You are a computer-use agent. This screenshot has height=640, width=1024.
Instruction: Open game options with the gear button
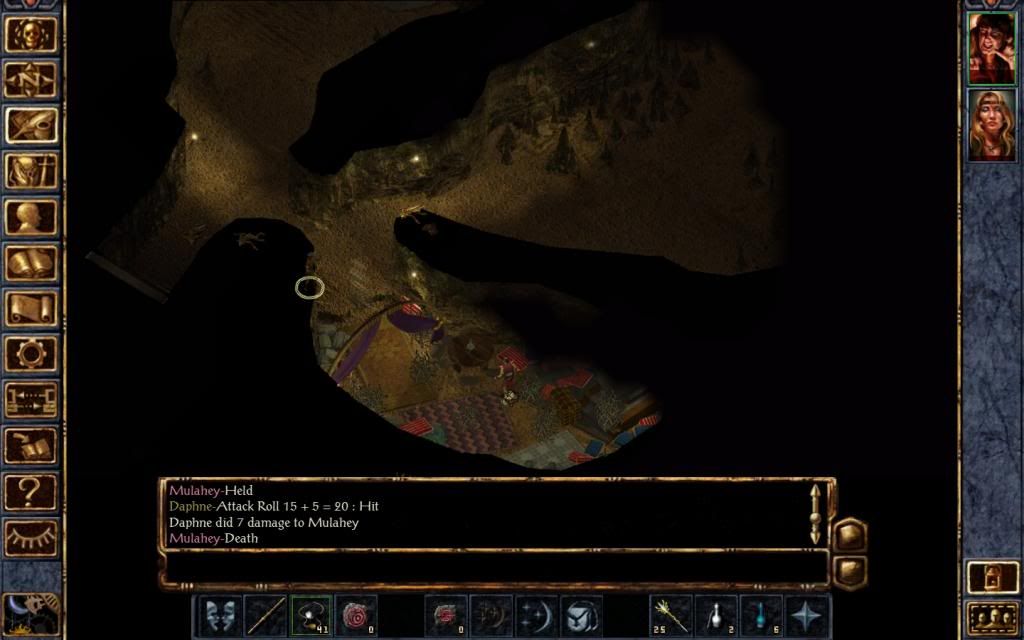click(31, 353)
